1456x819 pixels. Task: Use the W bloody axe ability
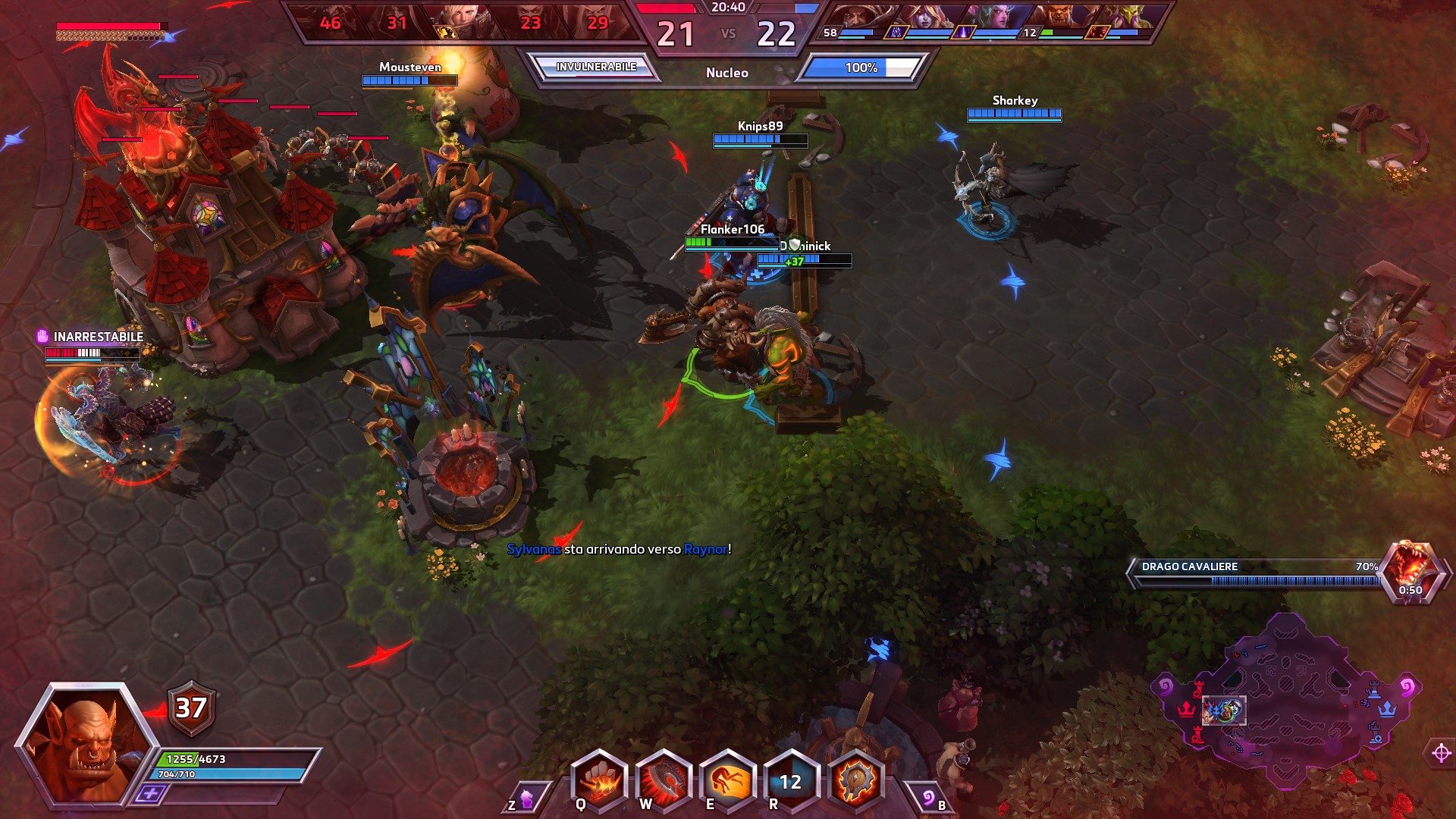(664, 781)
